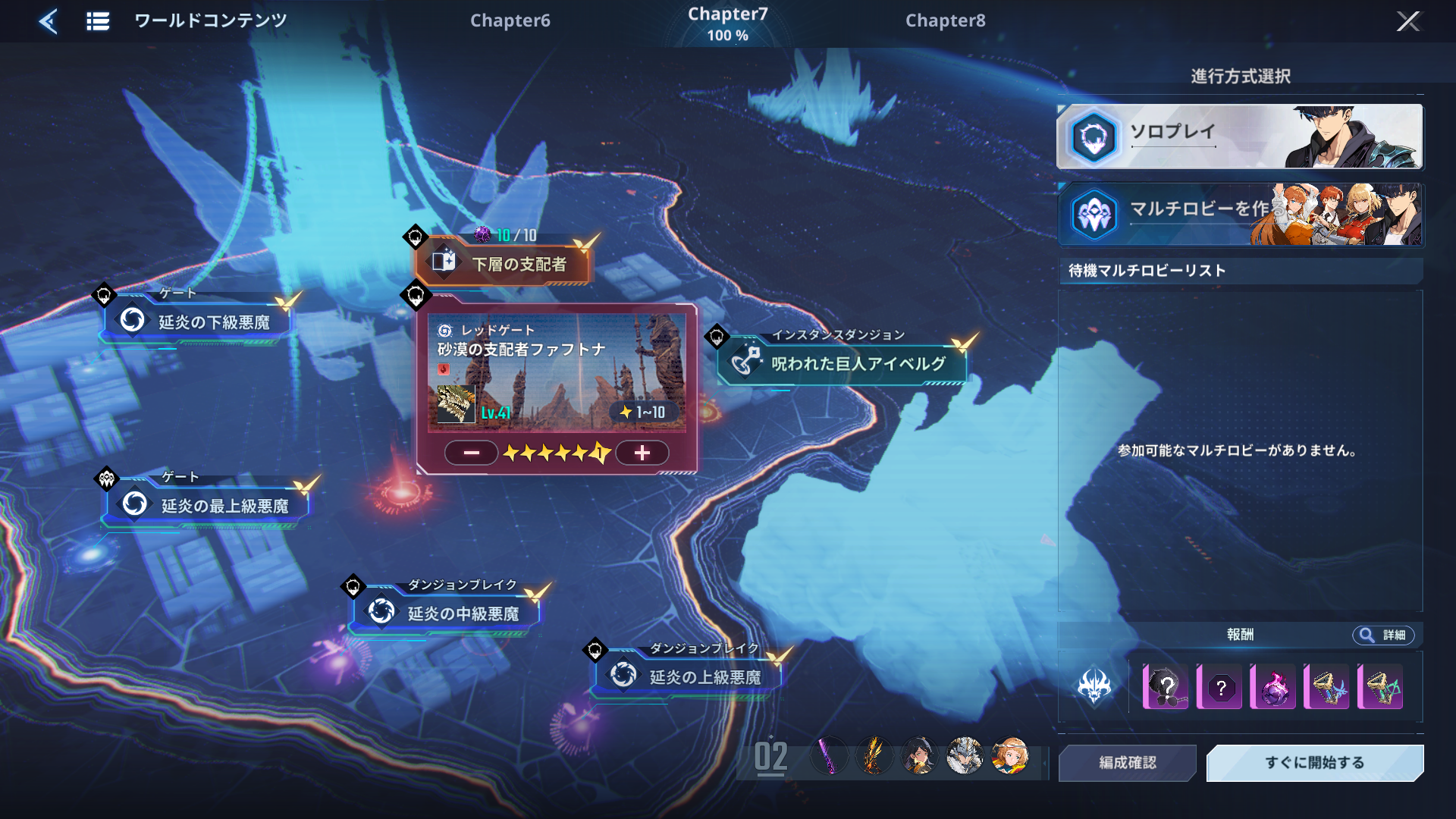Increase difficulty with the plus button

coord(642,453)
